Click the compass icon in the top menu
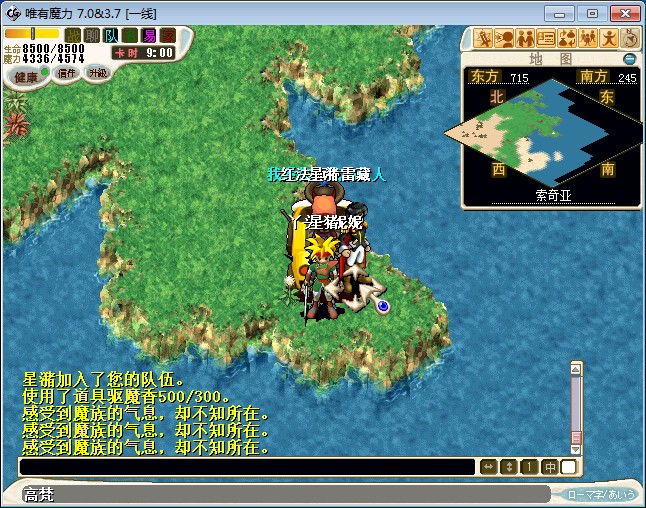This screenshot has height=508, width=646. 630,38
